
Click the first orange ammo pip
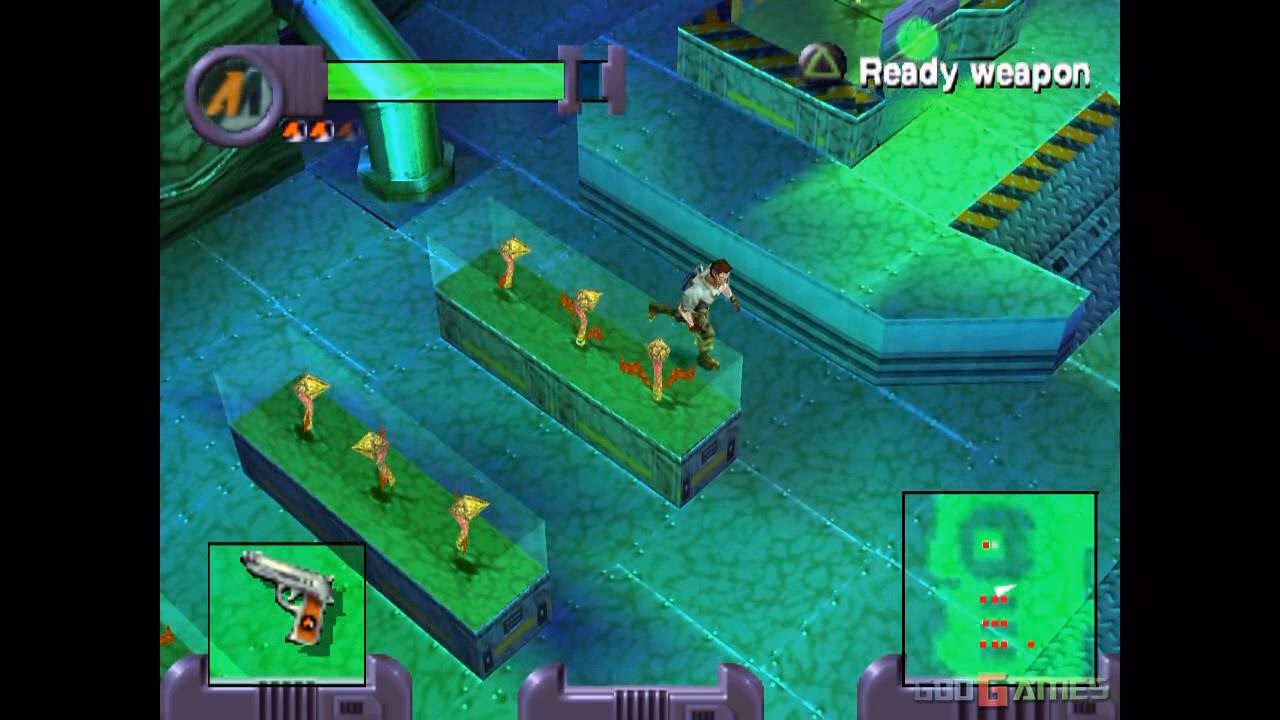293,129
